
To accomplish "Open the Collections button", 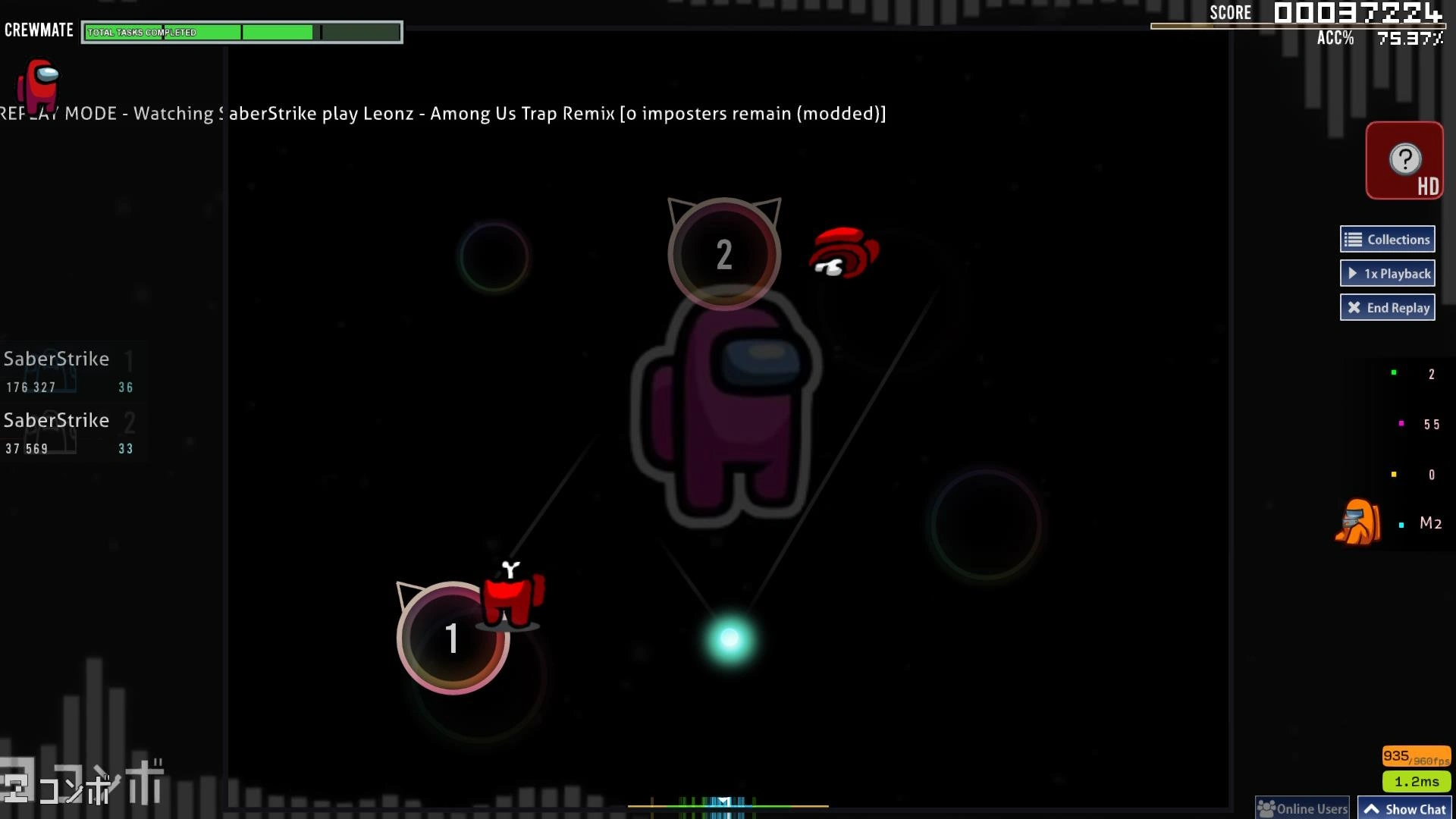I will 1387,240.
